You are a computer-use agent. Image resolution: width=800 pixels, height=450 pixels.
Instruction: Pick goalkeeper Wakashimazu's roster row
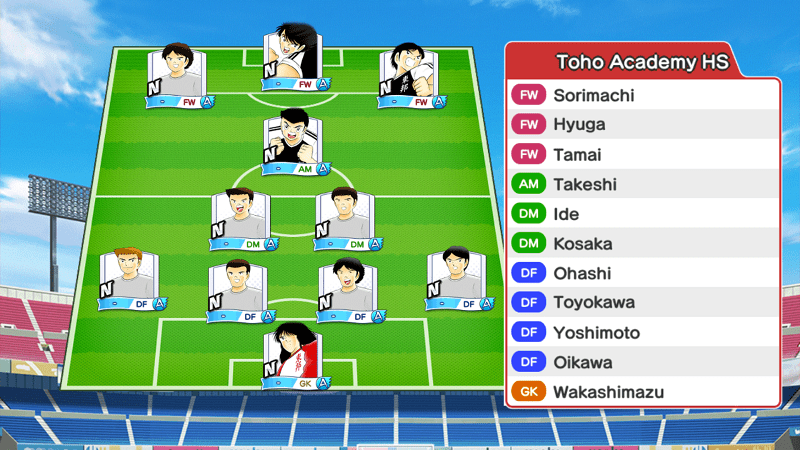point(642,392)
